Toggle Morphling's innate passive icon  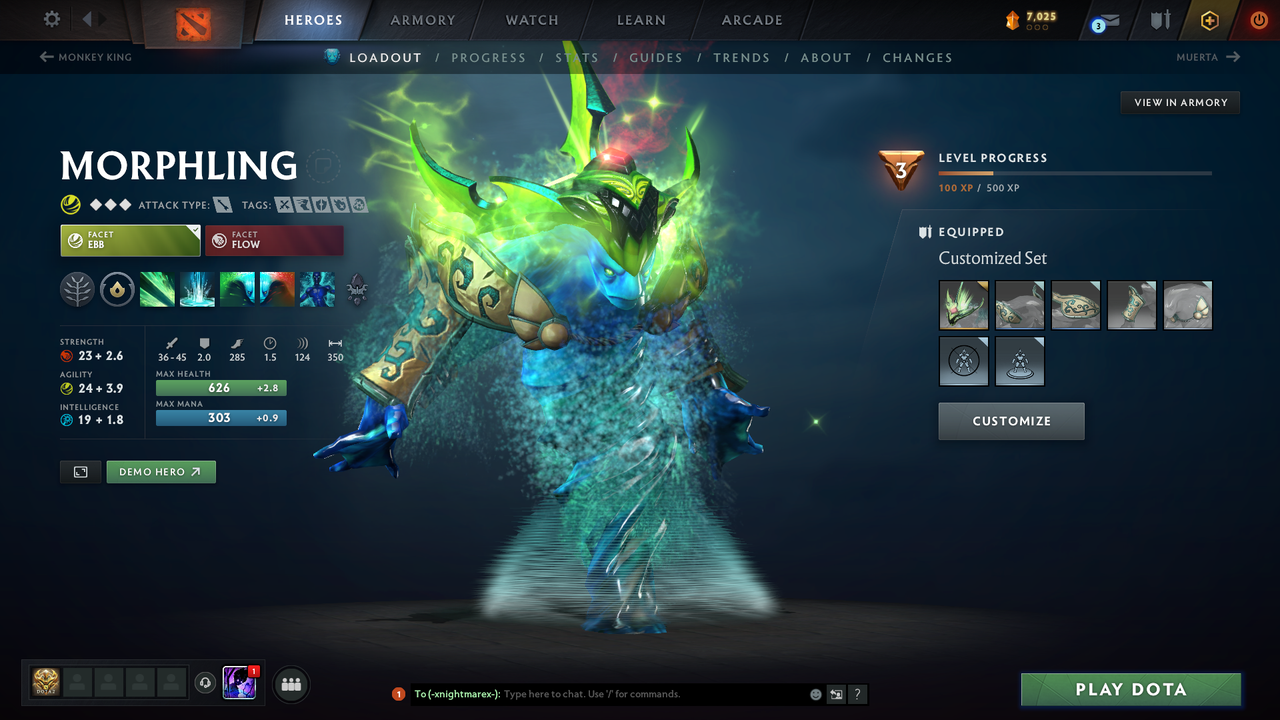point(117,289)
